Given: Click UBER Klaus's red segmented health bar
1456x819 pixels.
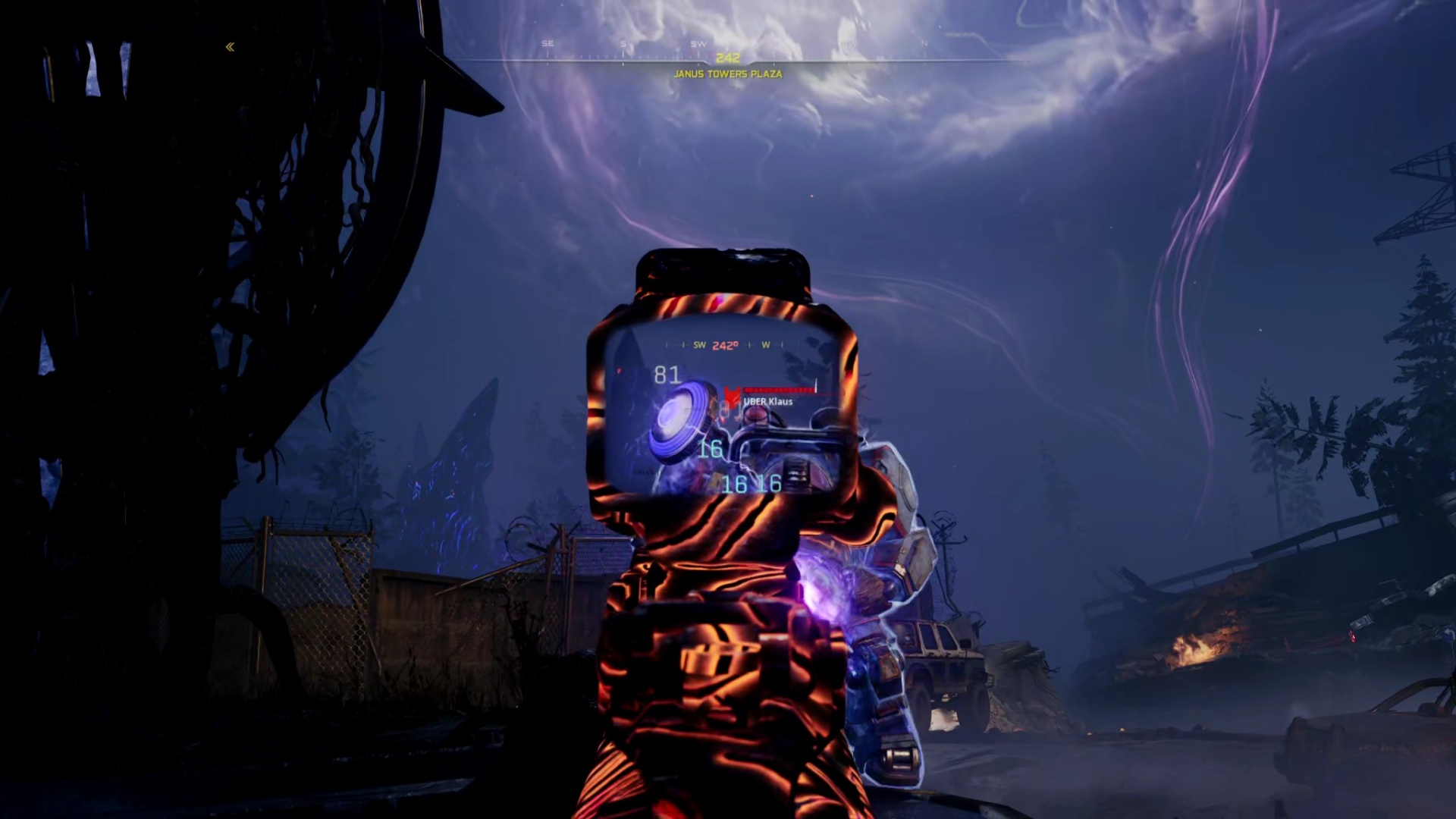Looking at the screenshot, I should click(778, 389).
